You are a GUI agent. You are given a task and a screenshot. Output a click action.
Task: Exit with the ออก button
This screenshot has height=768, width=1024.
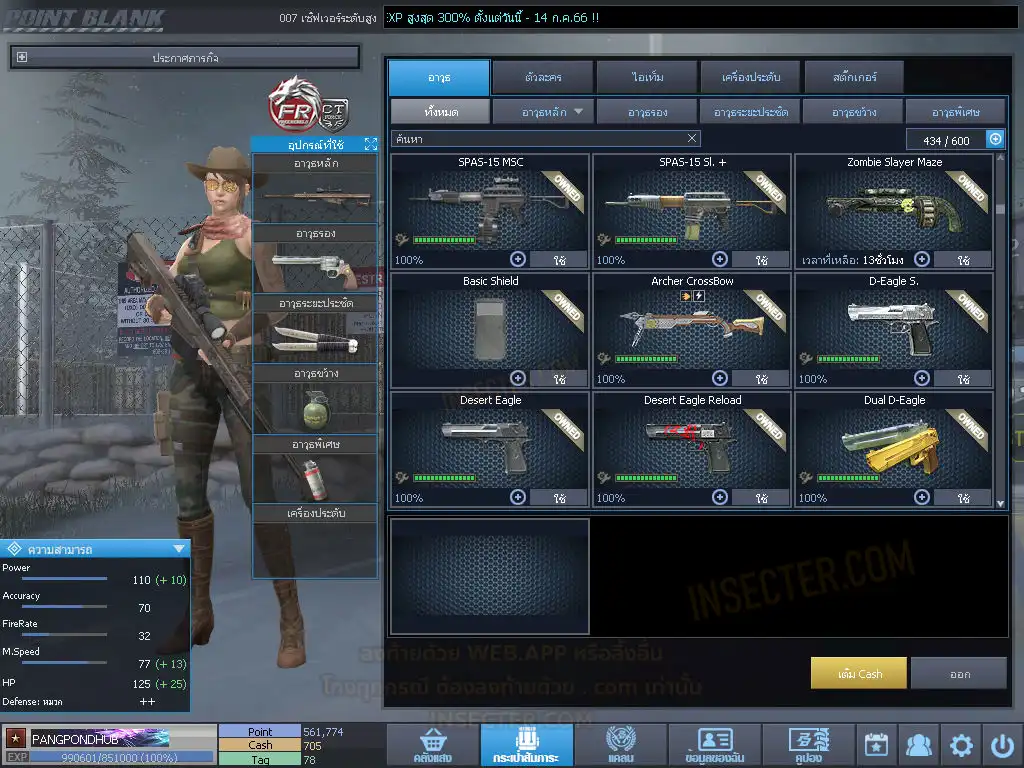tap(959, 674)
